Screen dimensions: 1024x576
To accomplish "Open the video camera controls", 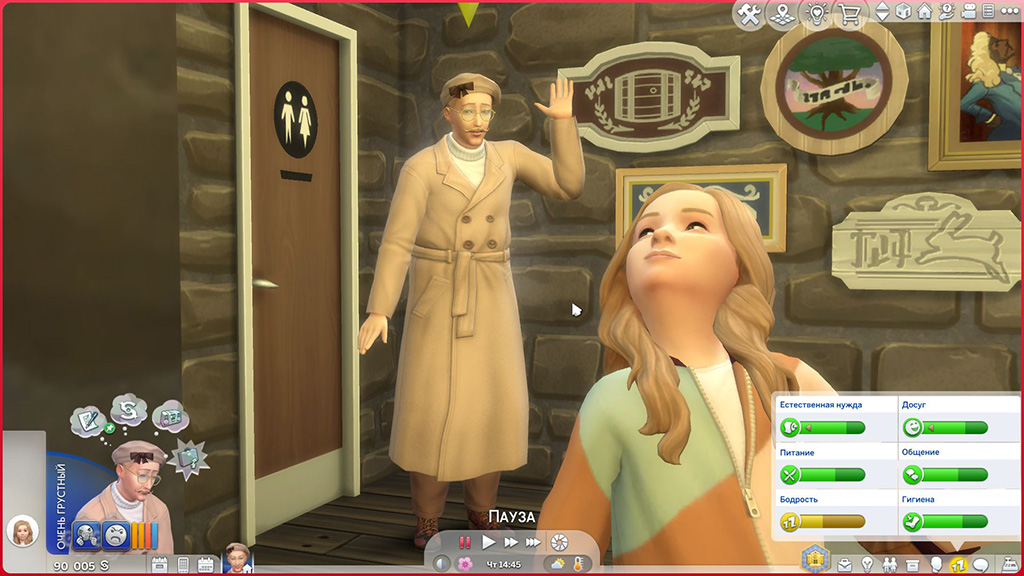I will coord(969,13).
